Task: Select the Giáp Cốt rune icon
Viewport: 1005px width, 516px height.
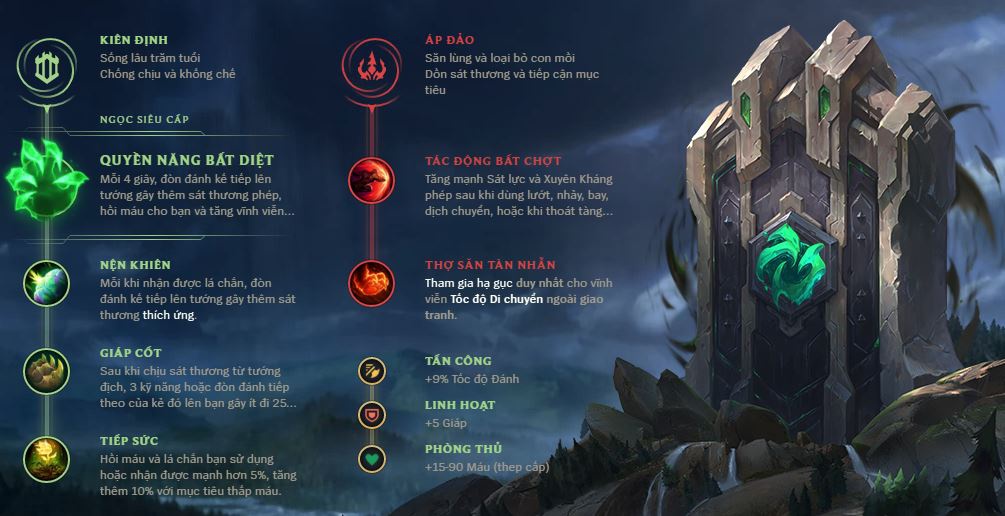Action: [x=46, y=369]
